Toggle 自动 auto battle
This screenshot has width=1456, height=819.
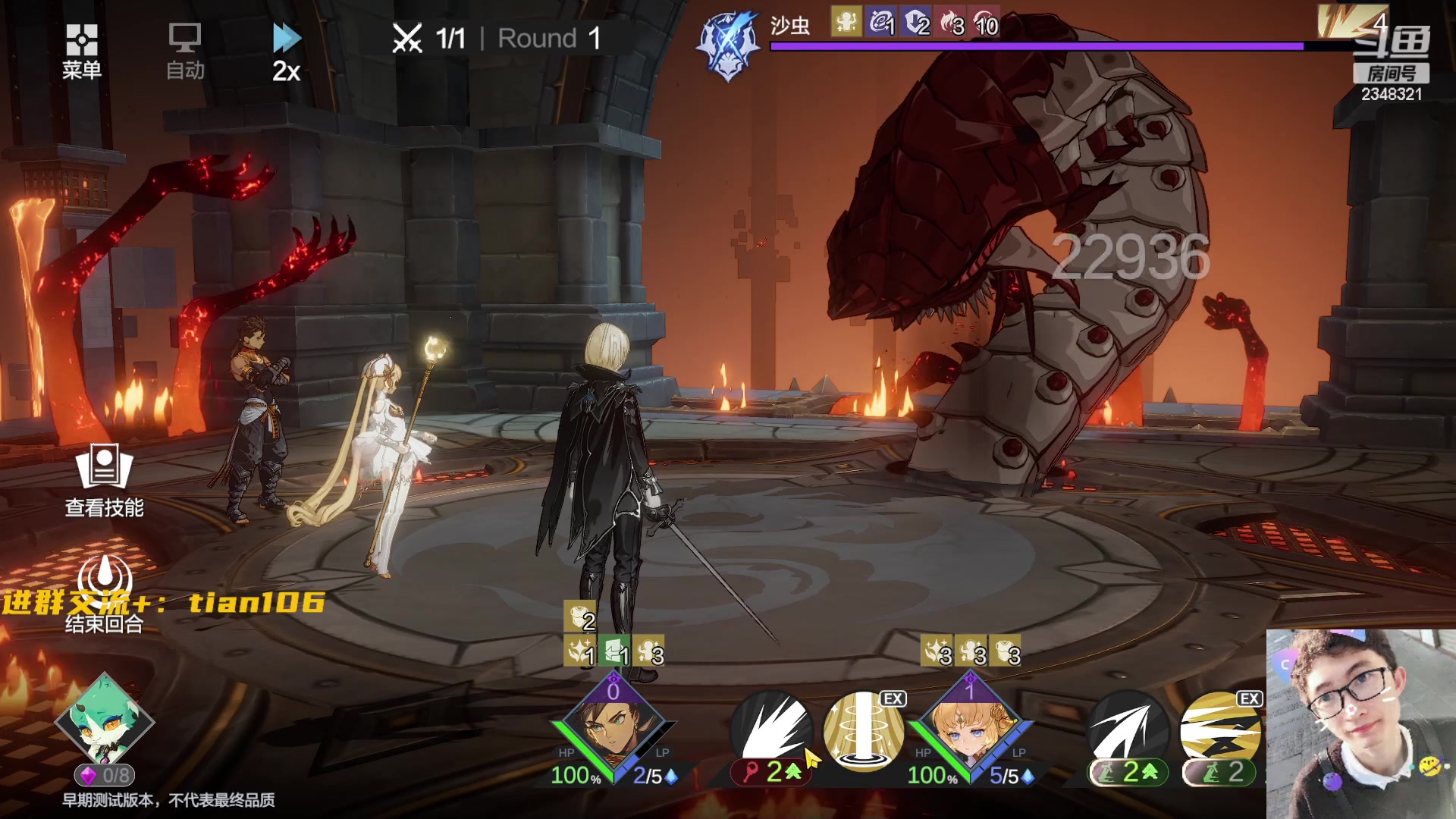coord(185,51)
